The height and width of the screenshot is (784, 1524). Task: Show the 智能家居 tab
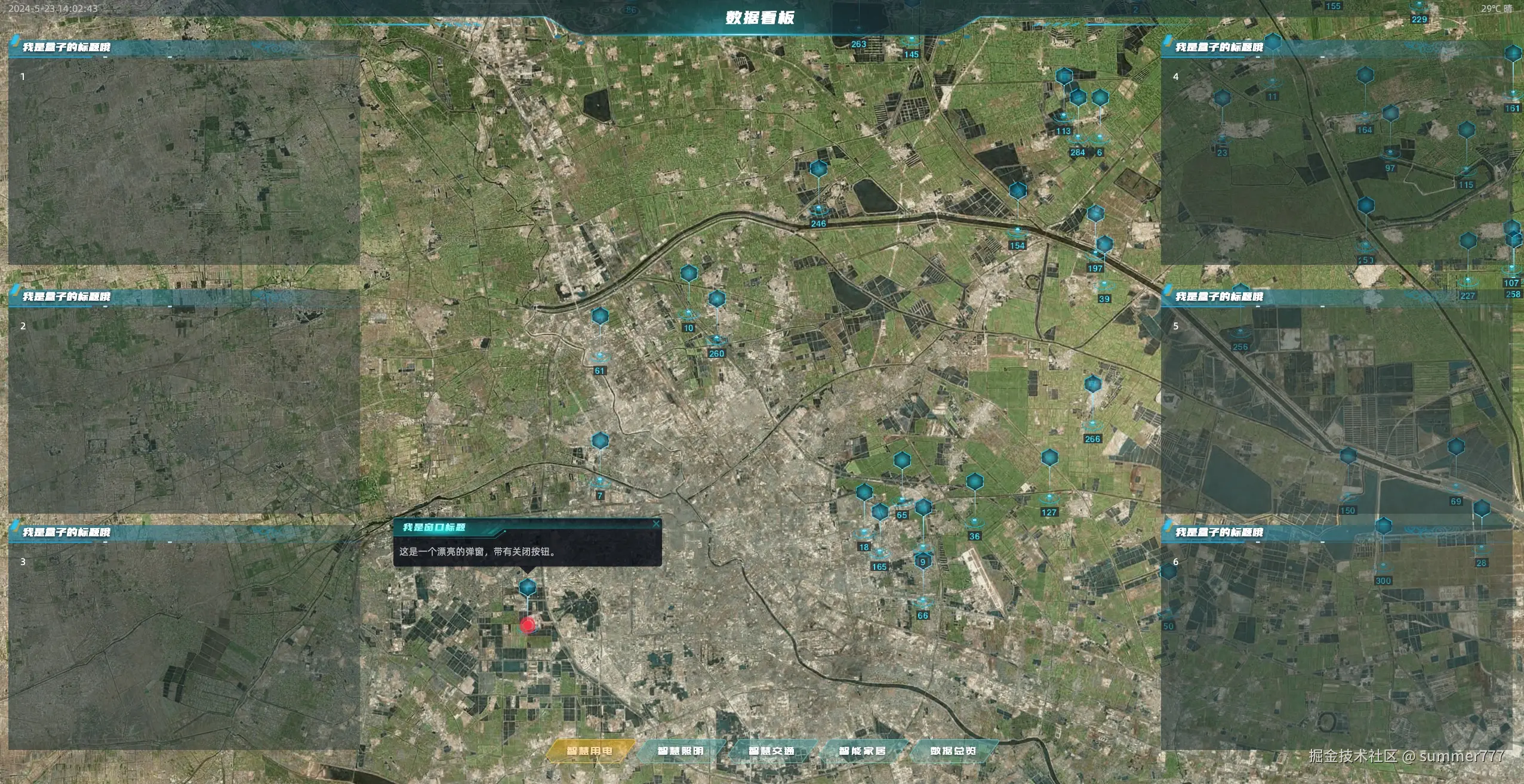click(862, 751)
